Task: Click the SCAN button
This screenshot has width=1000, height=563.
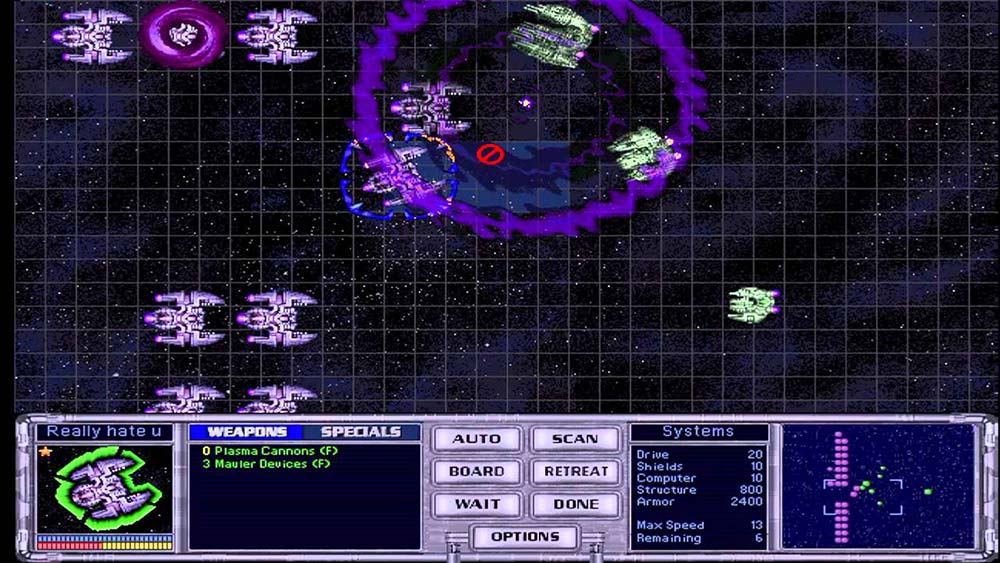Action: 575,439
